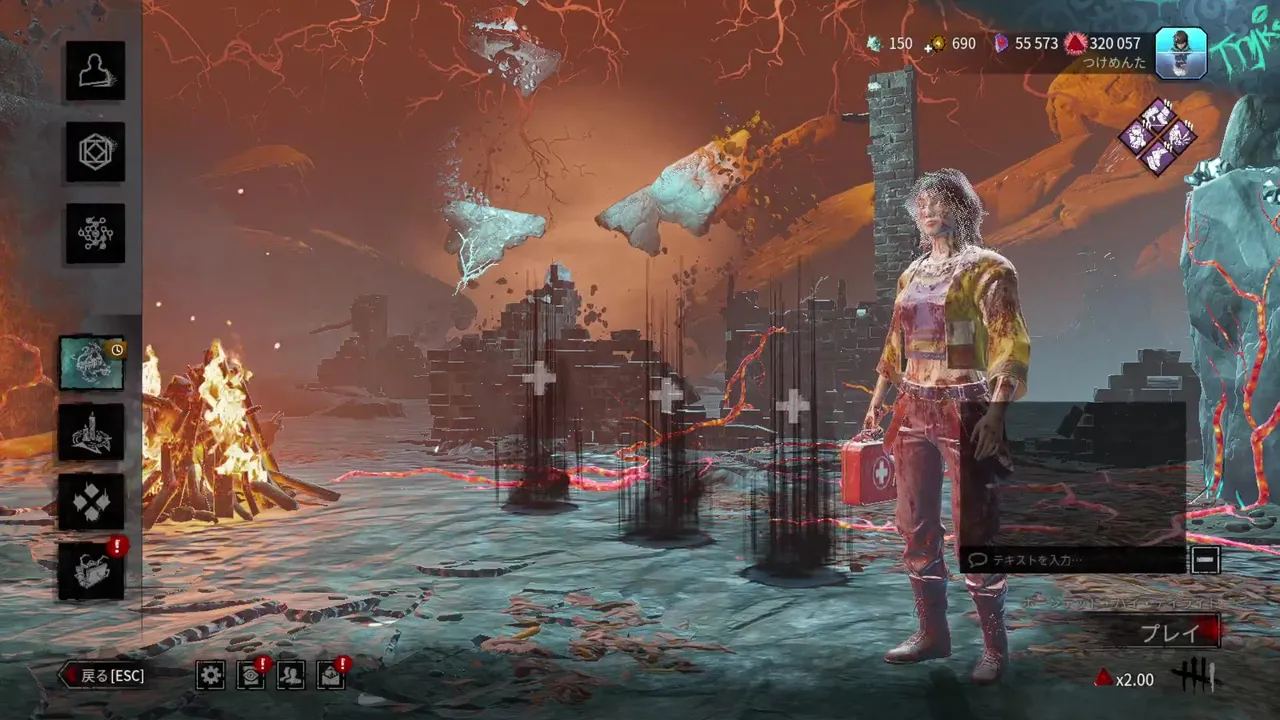
Task: Open the gear settings button
Action: point(210,676)
